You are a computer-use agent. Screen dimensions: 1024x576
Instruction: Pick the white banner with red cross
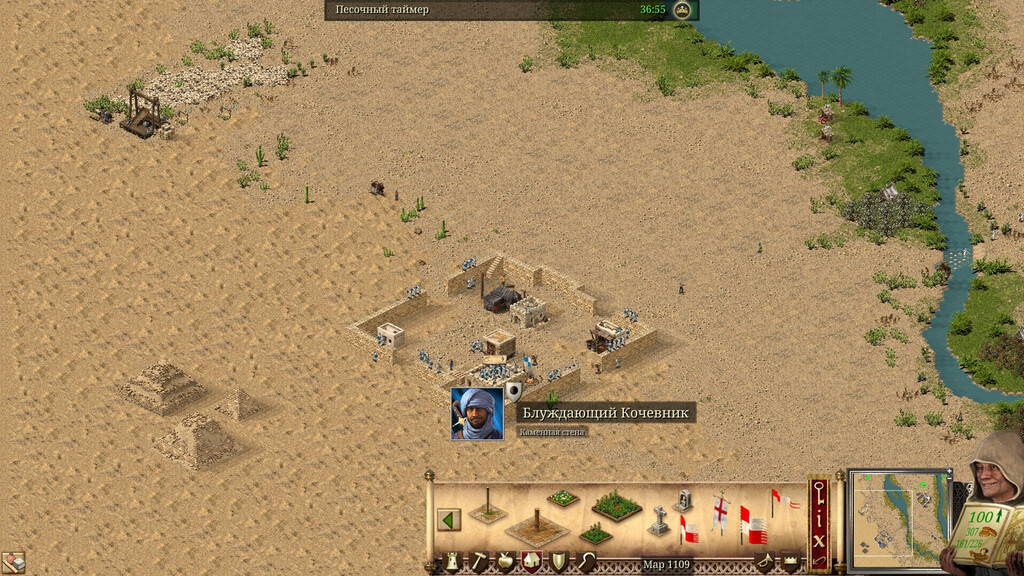tap(721, 512)
